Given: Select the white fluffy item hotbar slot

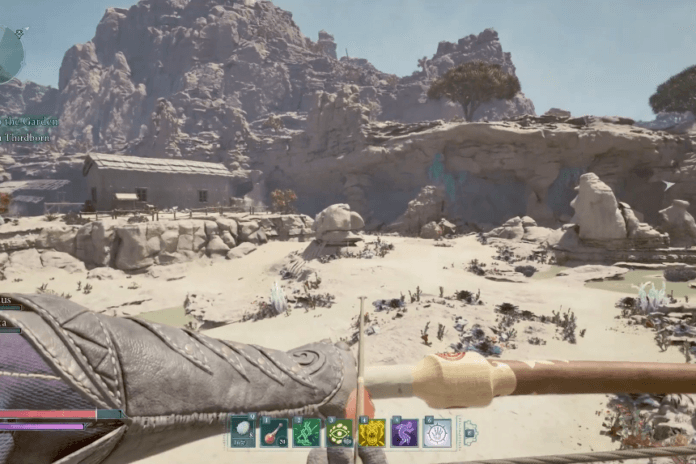Looking at the screenshot, I should point(242,432).
